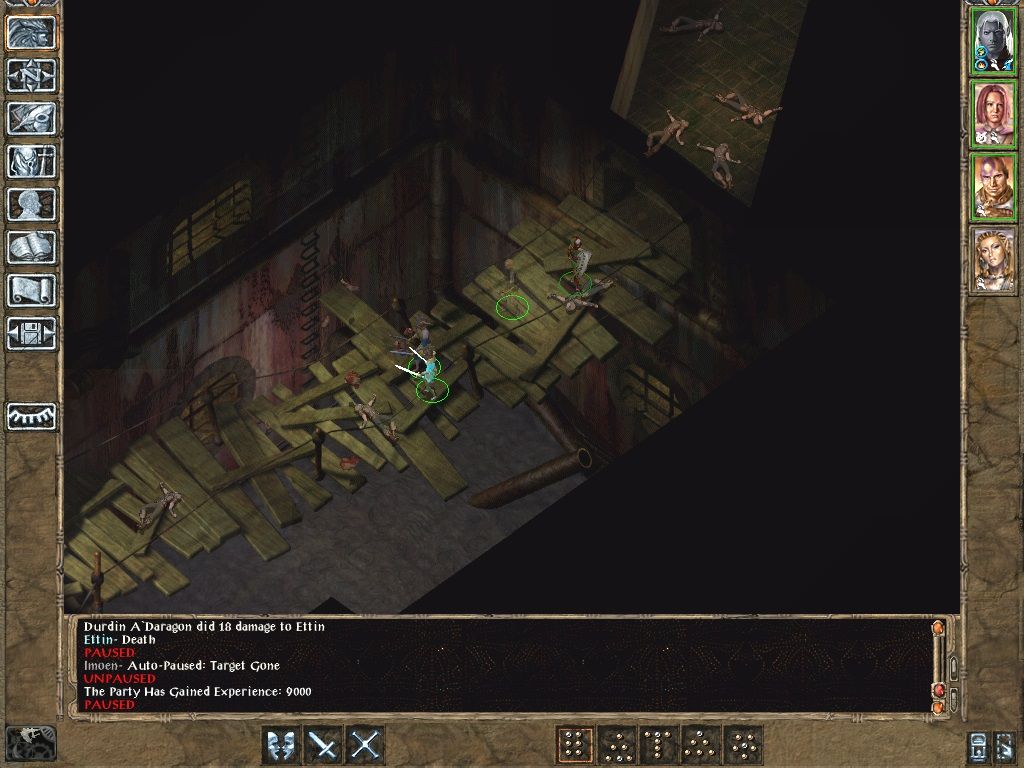
Task: Select the two-column six-dot party formation
Action: coord(574,745)
